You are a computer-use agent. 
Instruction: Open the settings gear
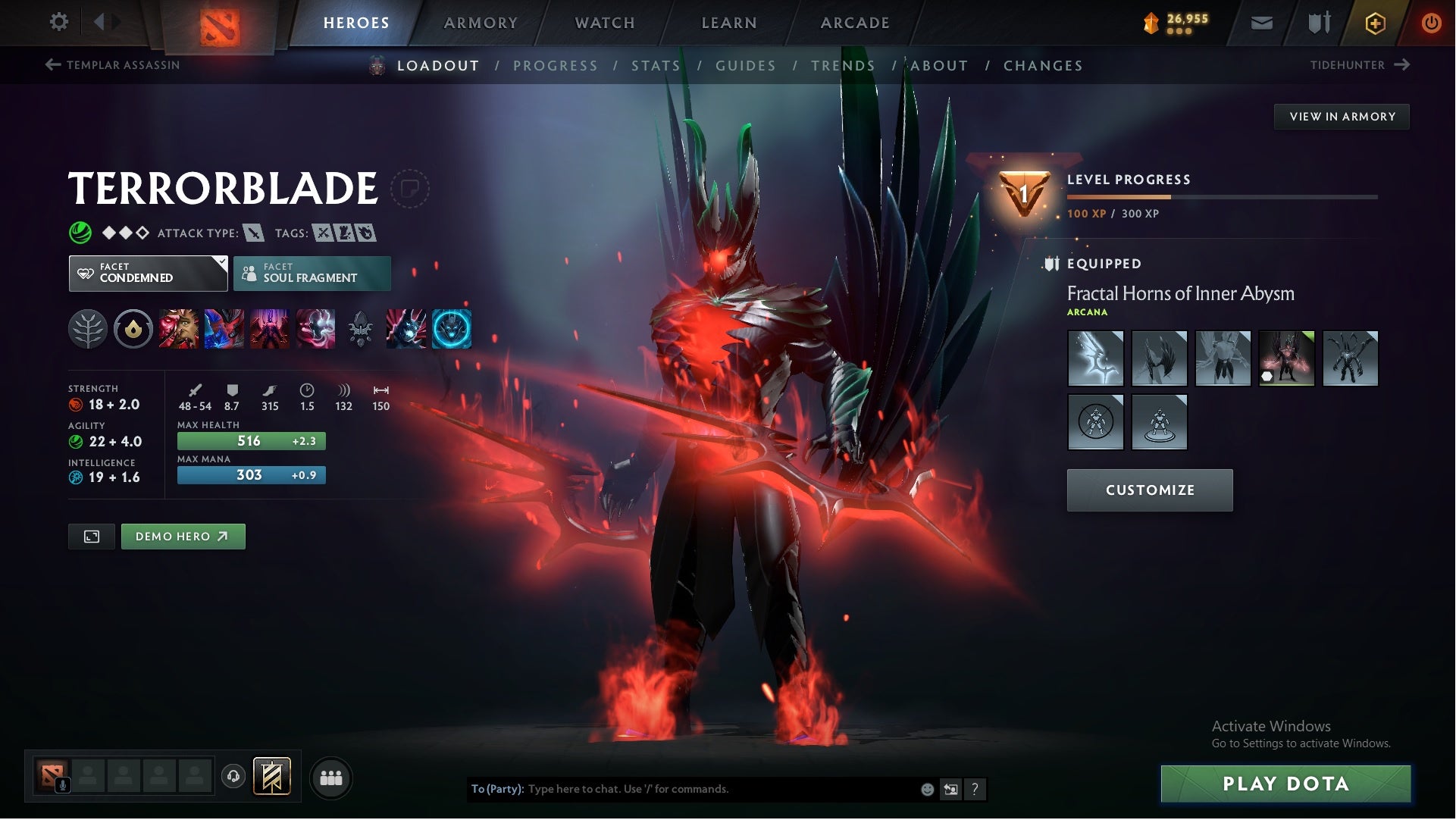[58, 22]
